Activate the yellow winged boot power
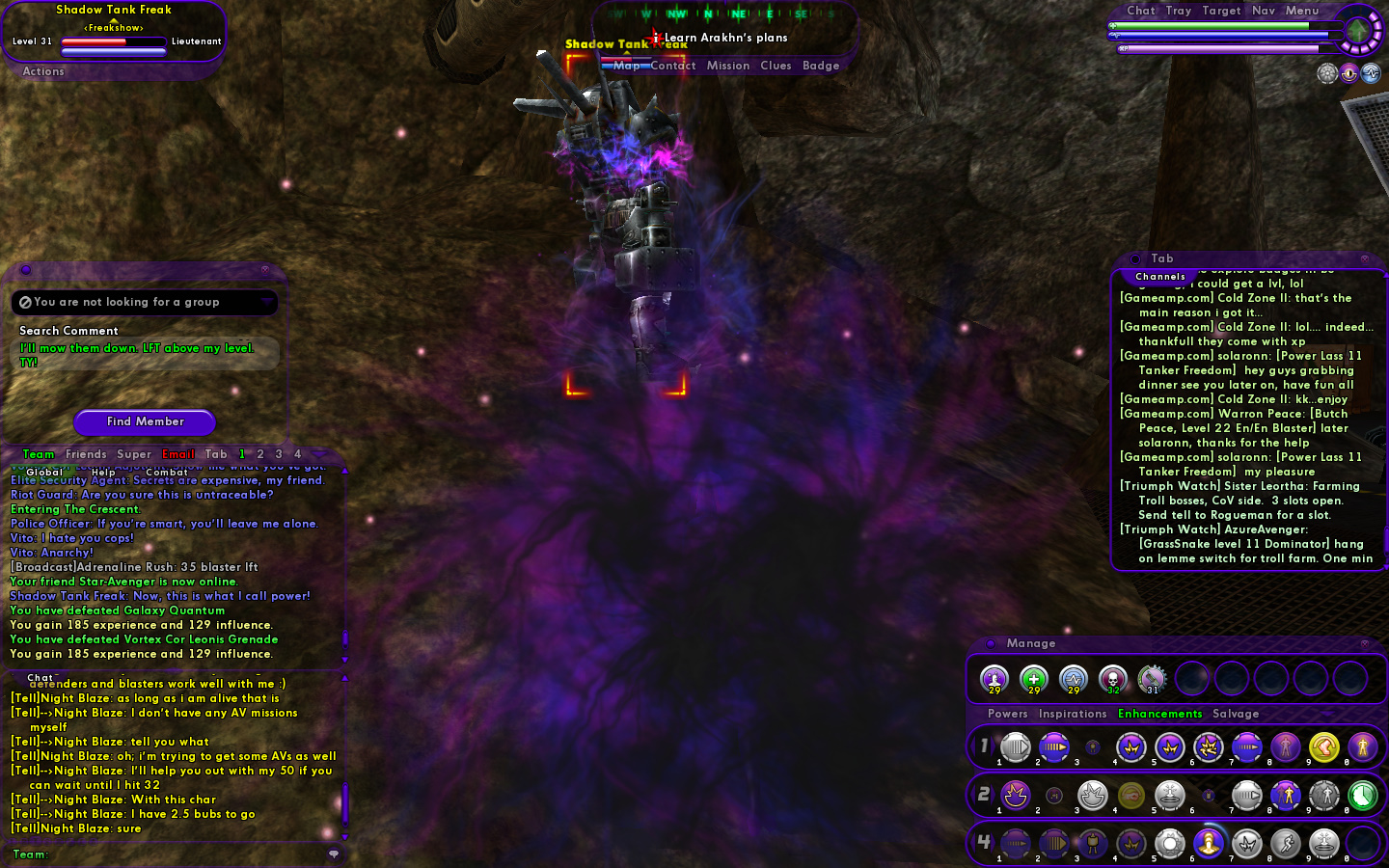 1323,746
